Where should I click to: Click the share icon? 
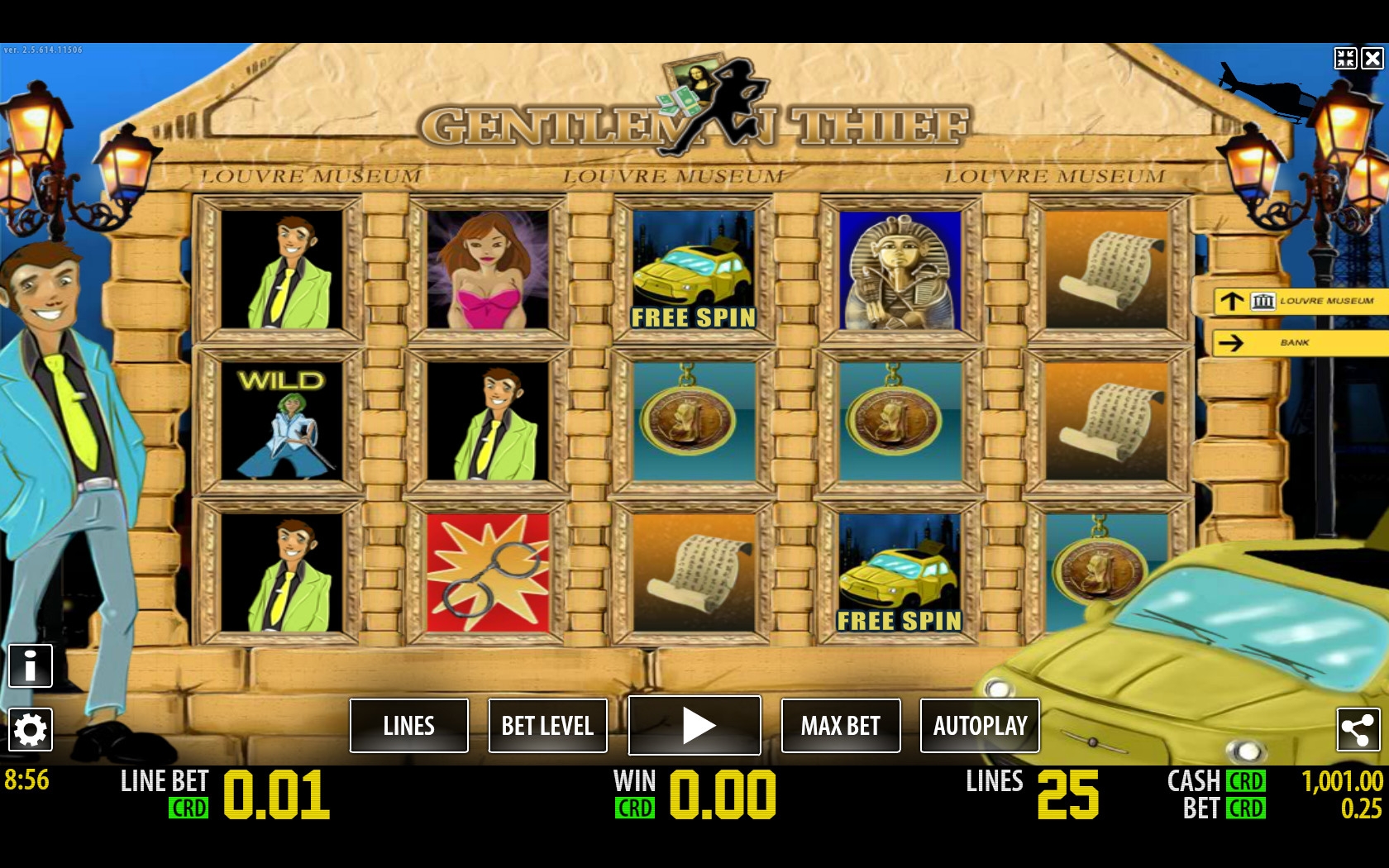1358,729
